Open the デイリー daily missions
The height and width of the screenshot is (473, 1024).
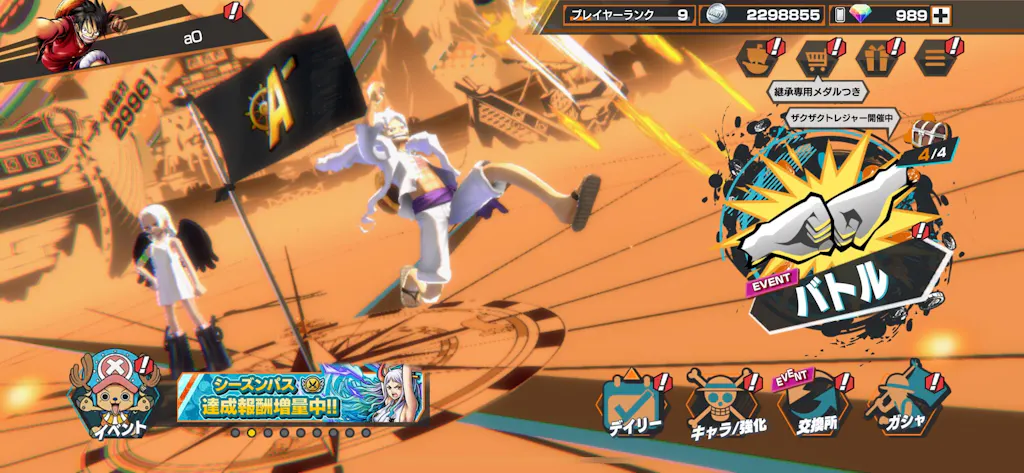click(x=634, y=405)
